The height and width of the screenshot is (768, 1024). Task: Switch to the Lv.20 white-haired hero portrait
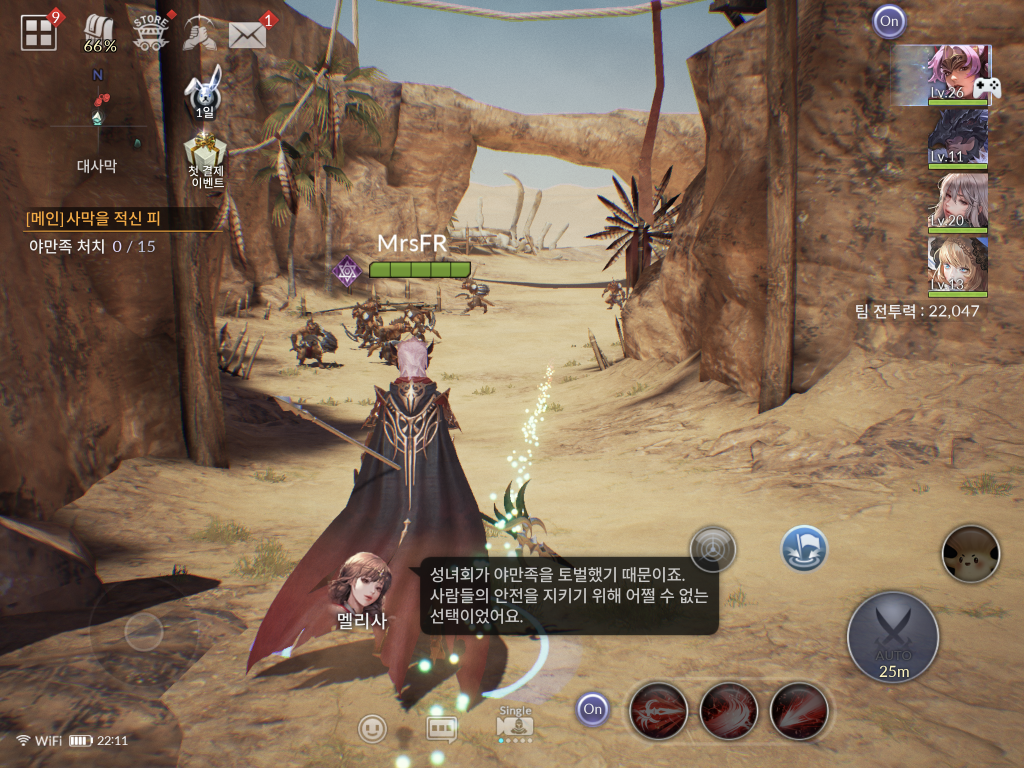pos(958,202)
